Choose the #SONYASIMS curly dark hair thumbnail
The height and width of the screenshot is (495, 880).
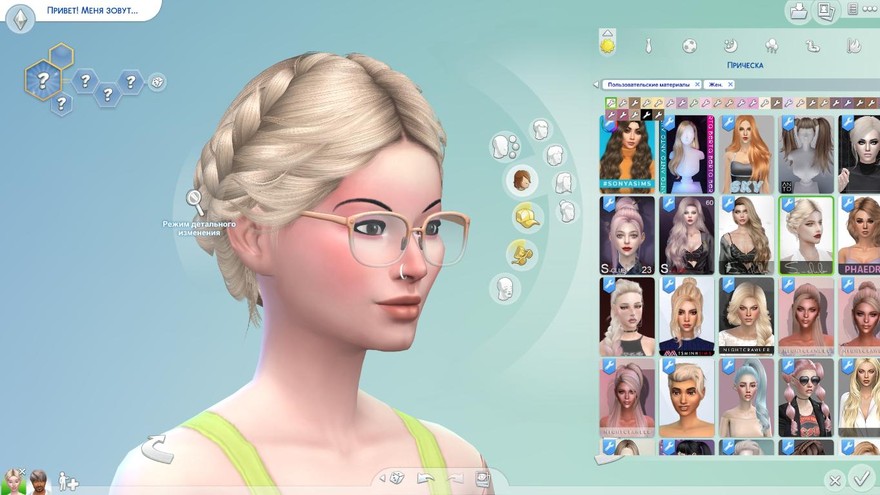627,153
